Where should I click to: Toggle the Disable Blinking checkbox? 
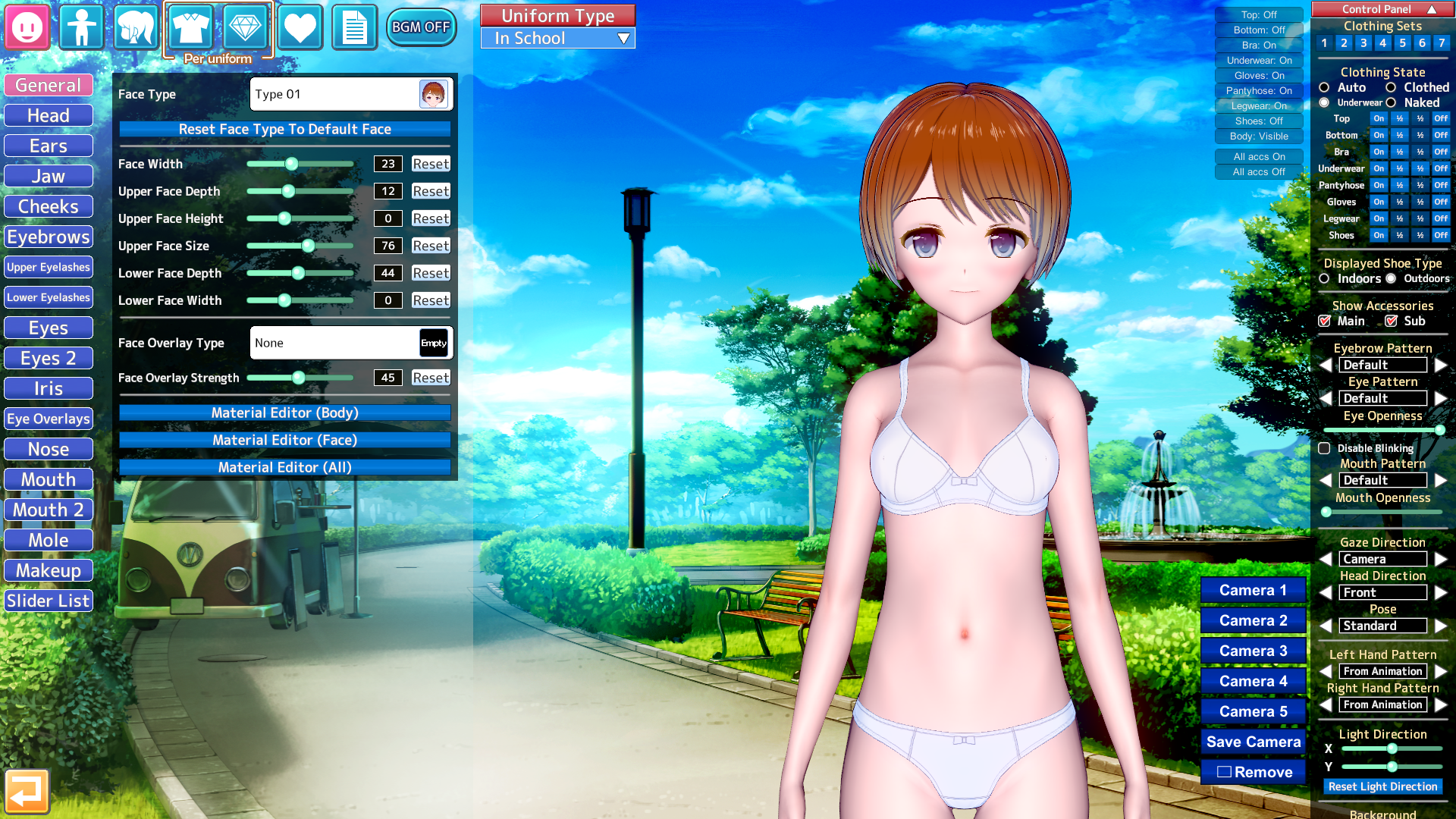[x=1325, y=449]
